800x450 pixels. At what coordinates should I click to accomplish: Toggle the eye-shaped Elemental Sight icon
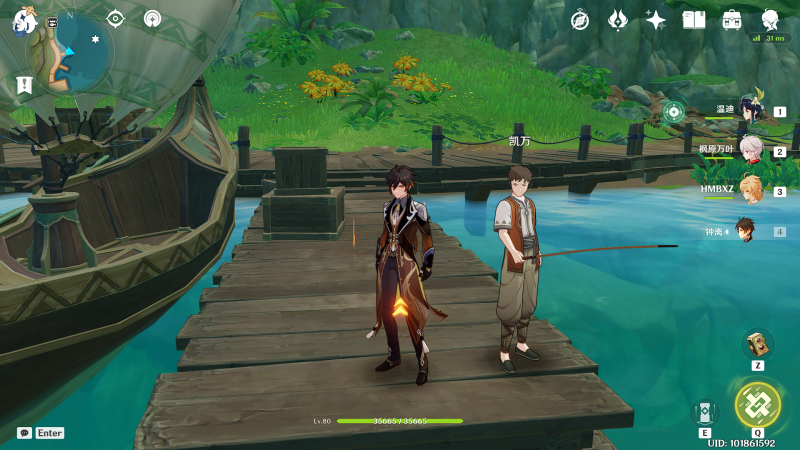[116, 18]
